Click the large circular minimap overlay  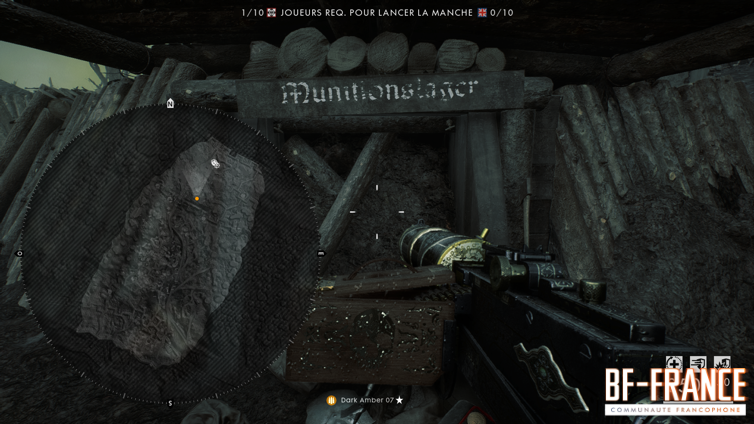pos(170,253)
